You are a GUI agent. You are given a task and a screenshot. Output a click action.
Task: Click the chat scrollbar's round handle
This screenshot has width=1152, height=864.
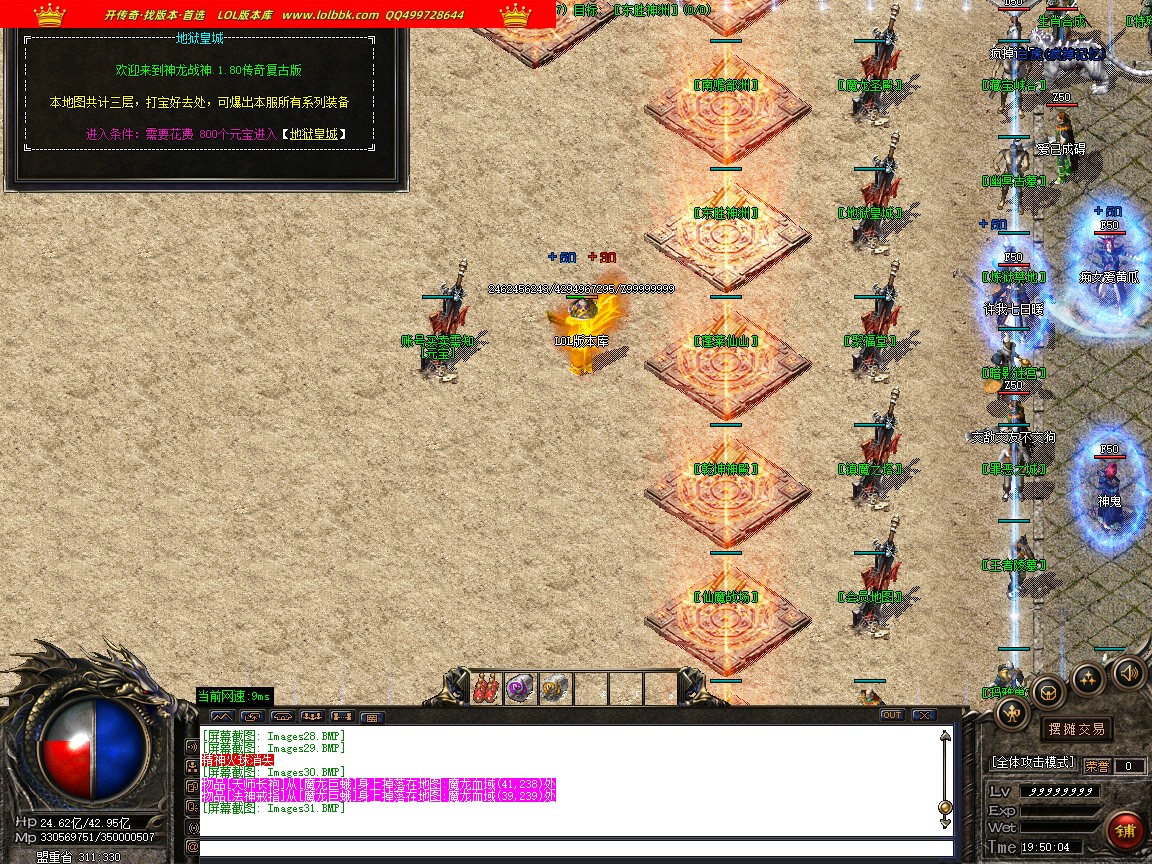coord(944,807)
